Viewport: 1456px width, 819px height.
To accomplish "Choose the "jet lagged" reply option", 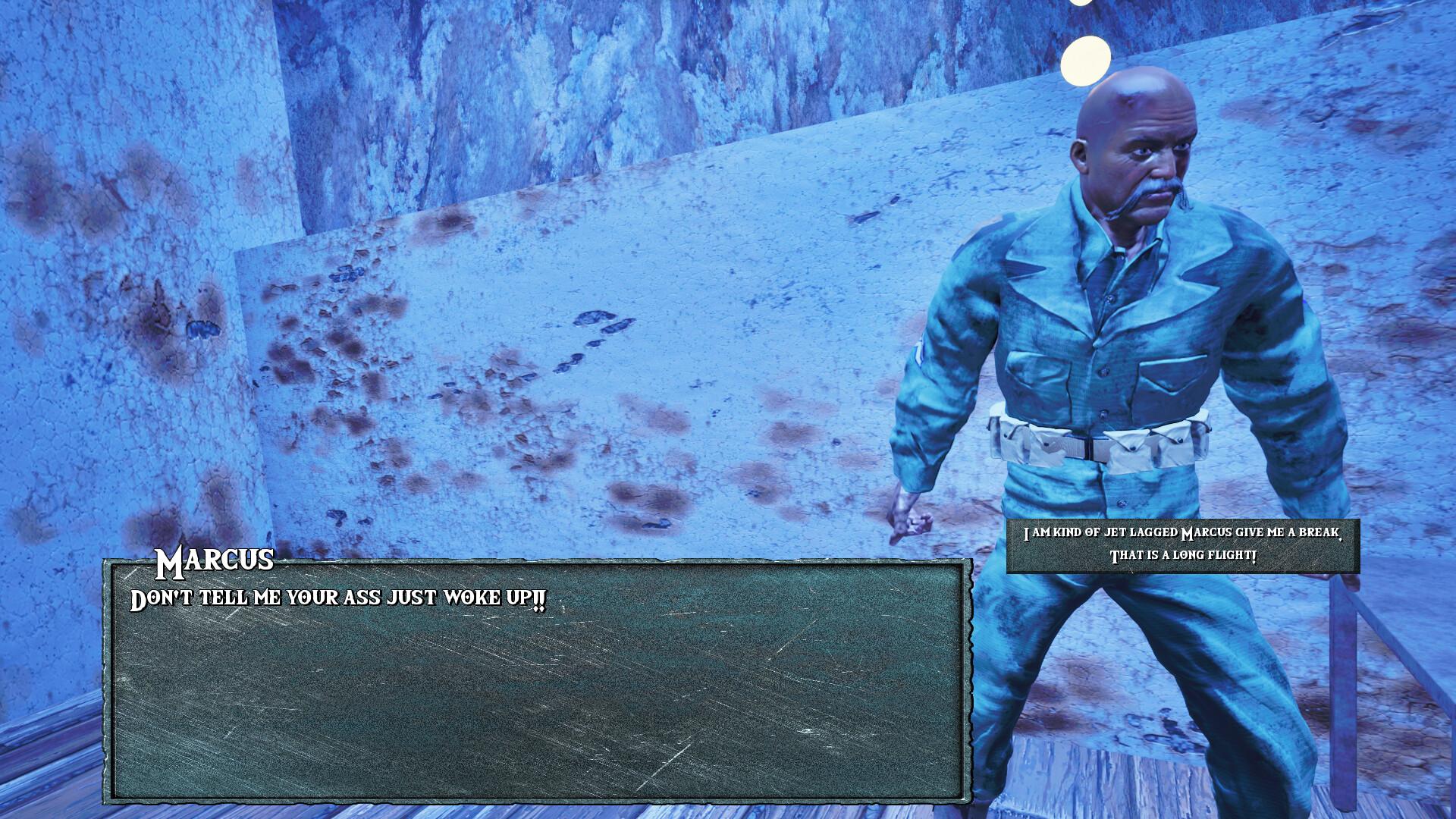I will (1182, 545).
